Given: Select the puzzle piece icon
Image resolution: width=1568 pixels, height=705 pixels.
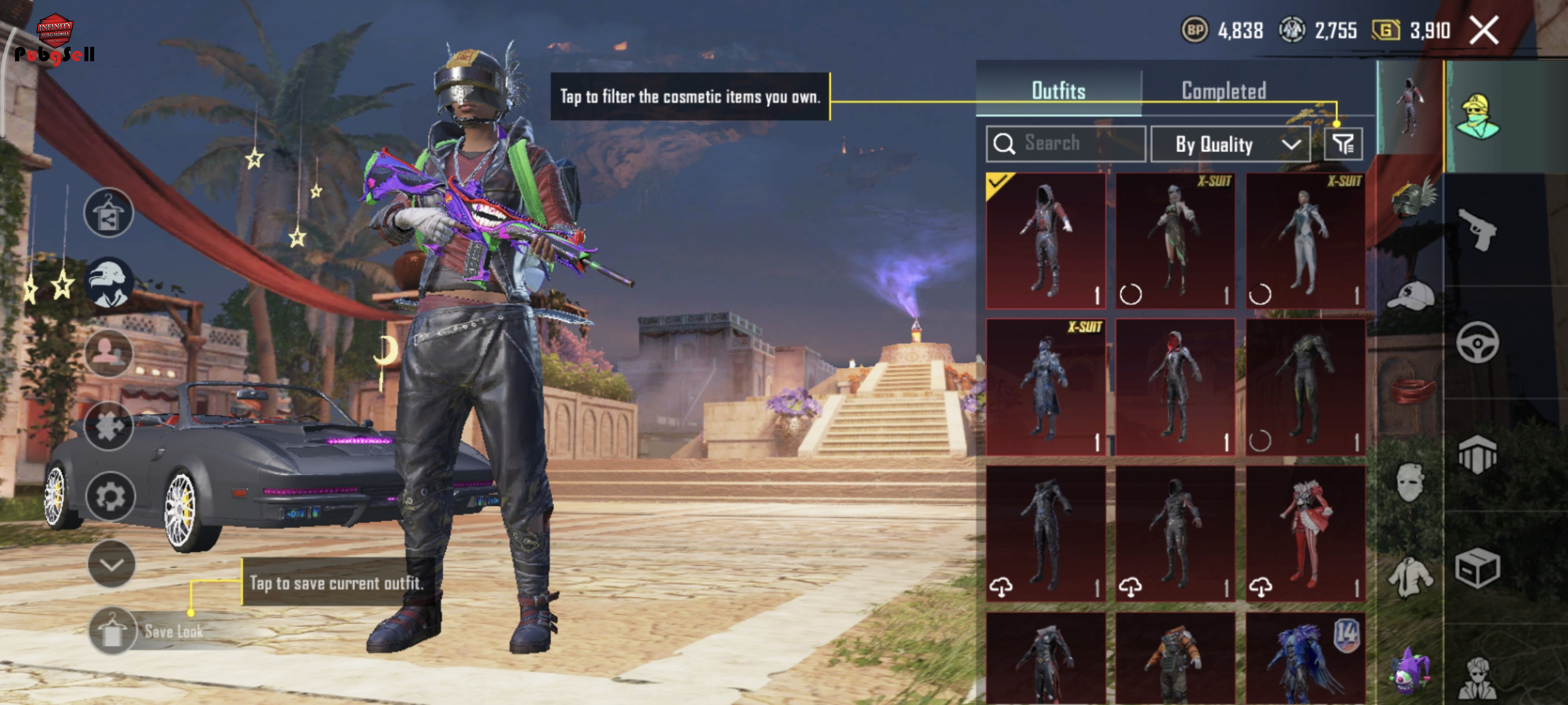Looking at the screenshot, I should (x=108, y=426).
